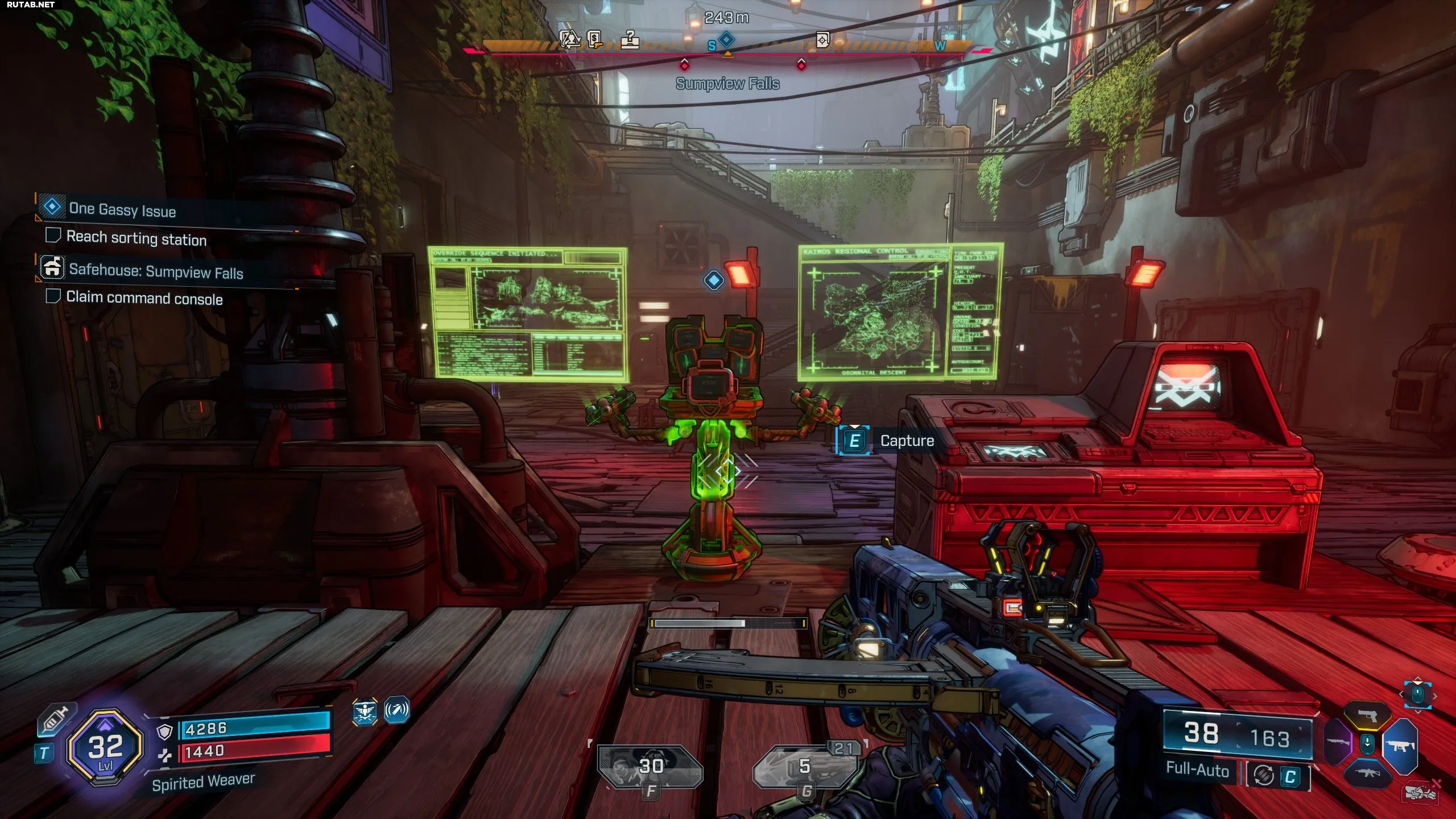Select the winged figure buff icon
This screenshot has width=1456, height=819.
(365, 711)
